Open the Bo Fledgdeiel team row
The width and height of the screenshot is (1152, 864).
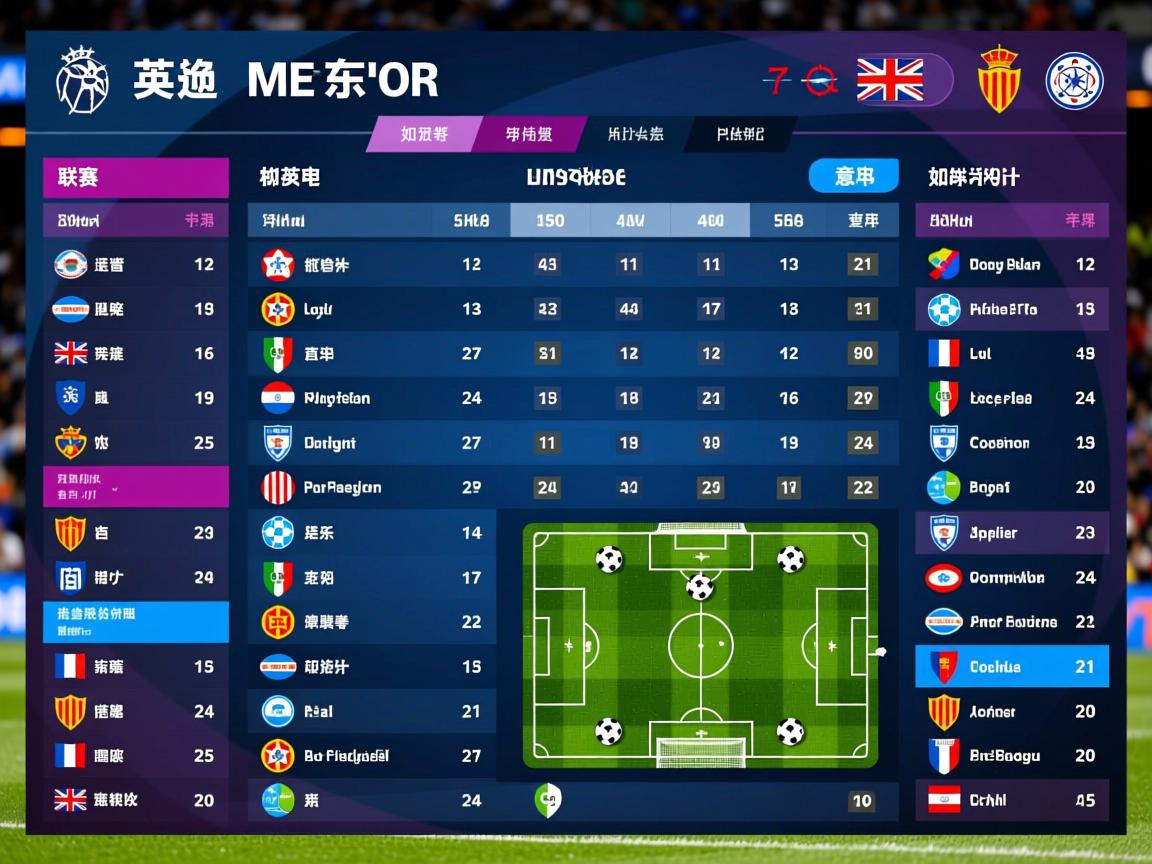(371, 756)
